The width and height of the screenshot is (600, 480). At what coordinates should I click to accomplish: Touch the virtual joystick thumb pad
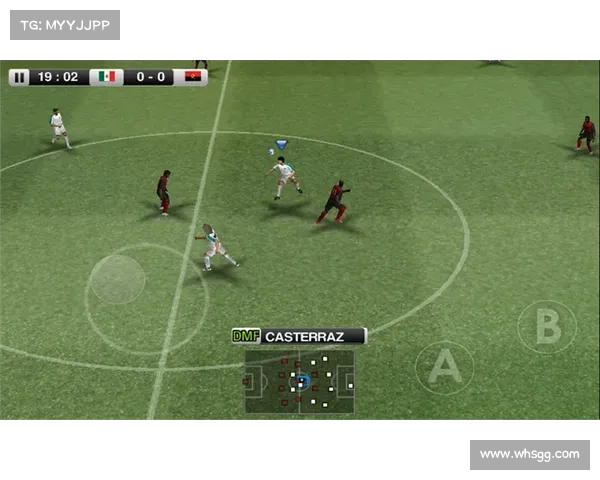(x=118, y=279)
